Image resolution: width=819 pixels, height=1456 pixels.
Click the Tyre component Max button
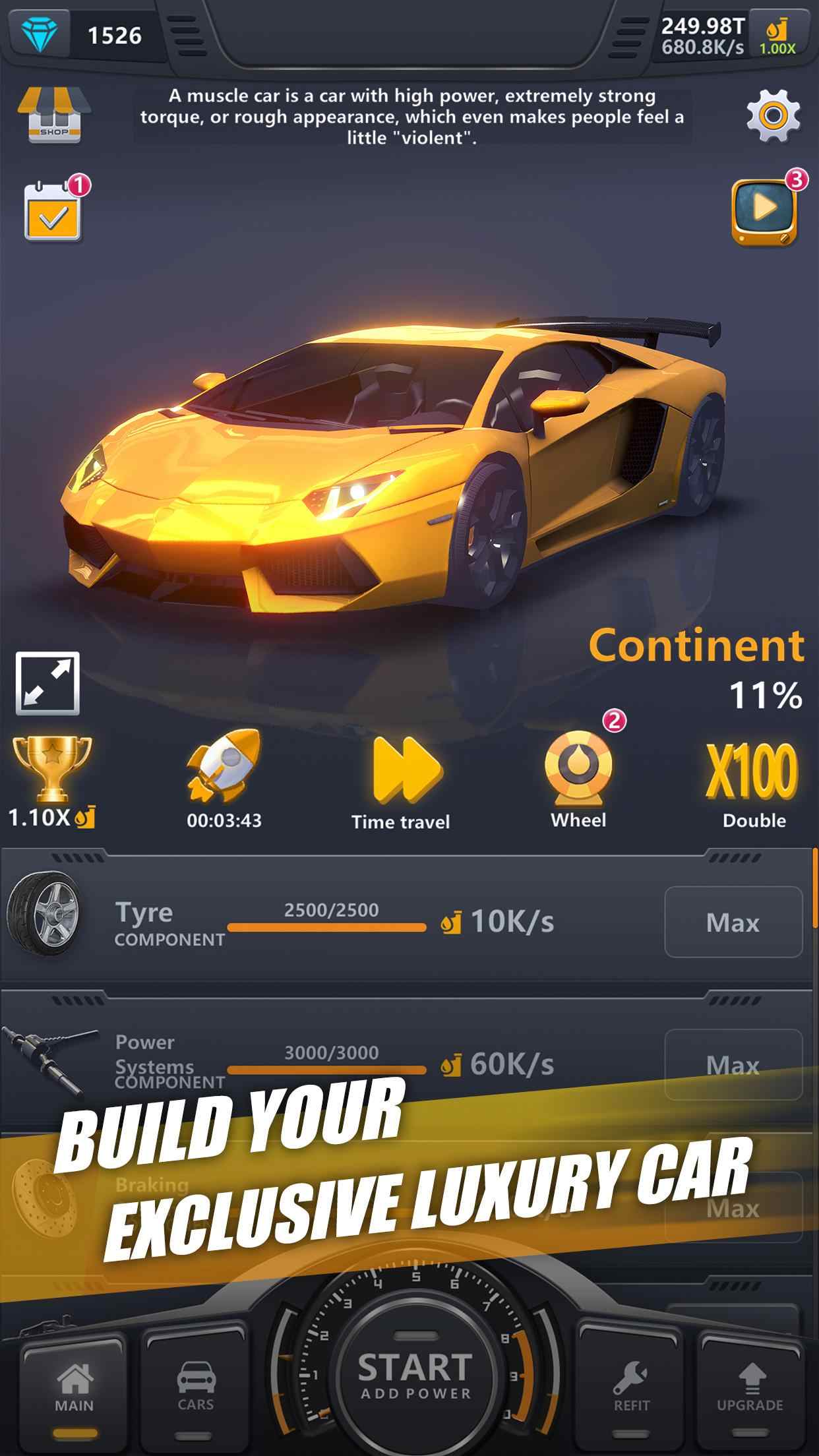tap(733, 922)
